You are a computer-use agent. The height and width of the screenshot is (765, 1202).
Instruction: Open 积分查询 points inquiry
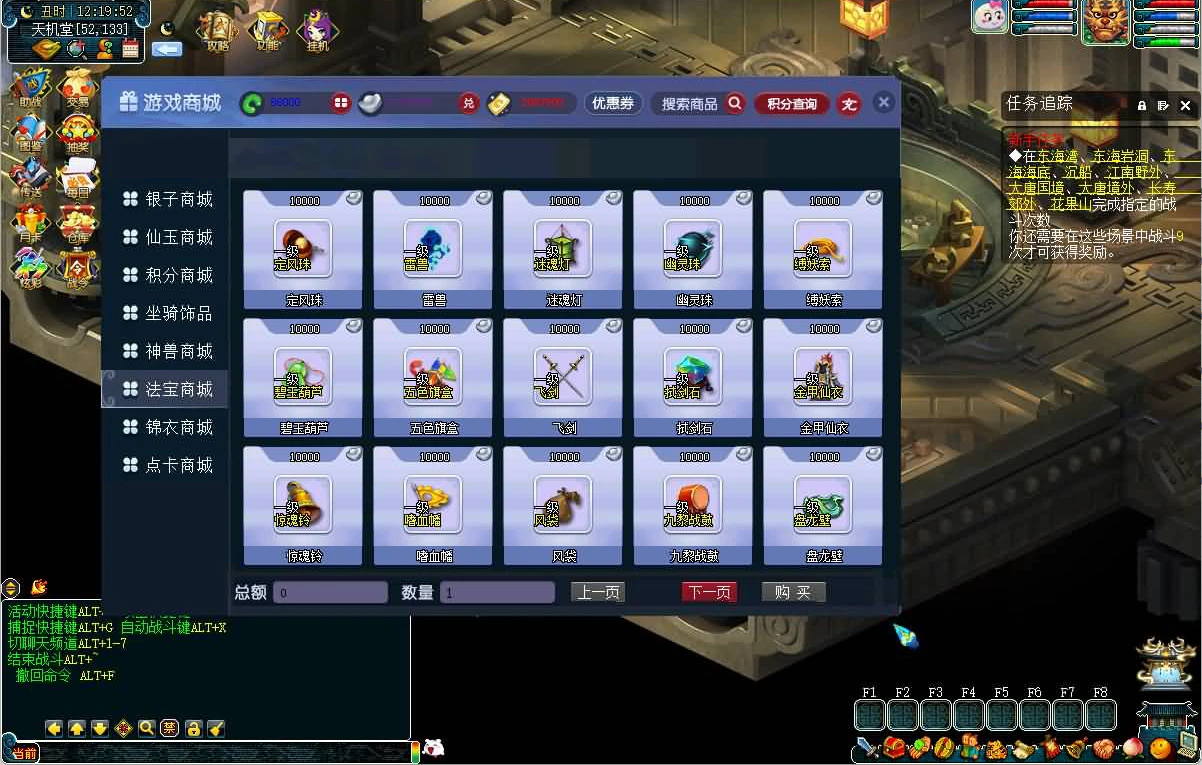792,103
